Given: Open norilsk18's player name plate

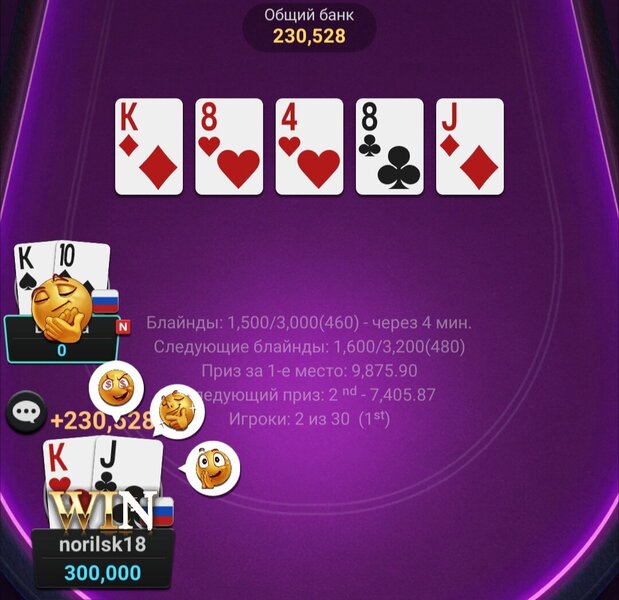Looking at the screenshot, I should click(103, 546).
